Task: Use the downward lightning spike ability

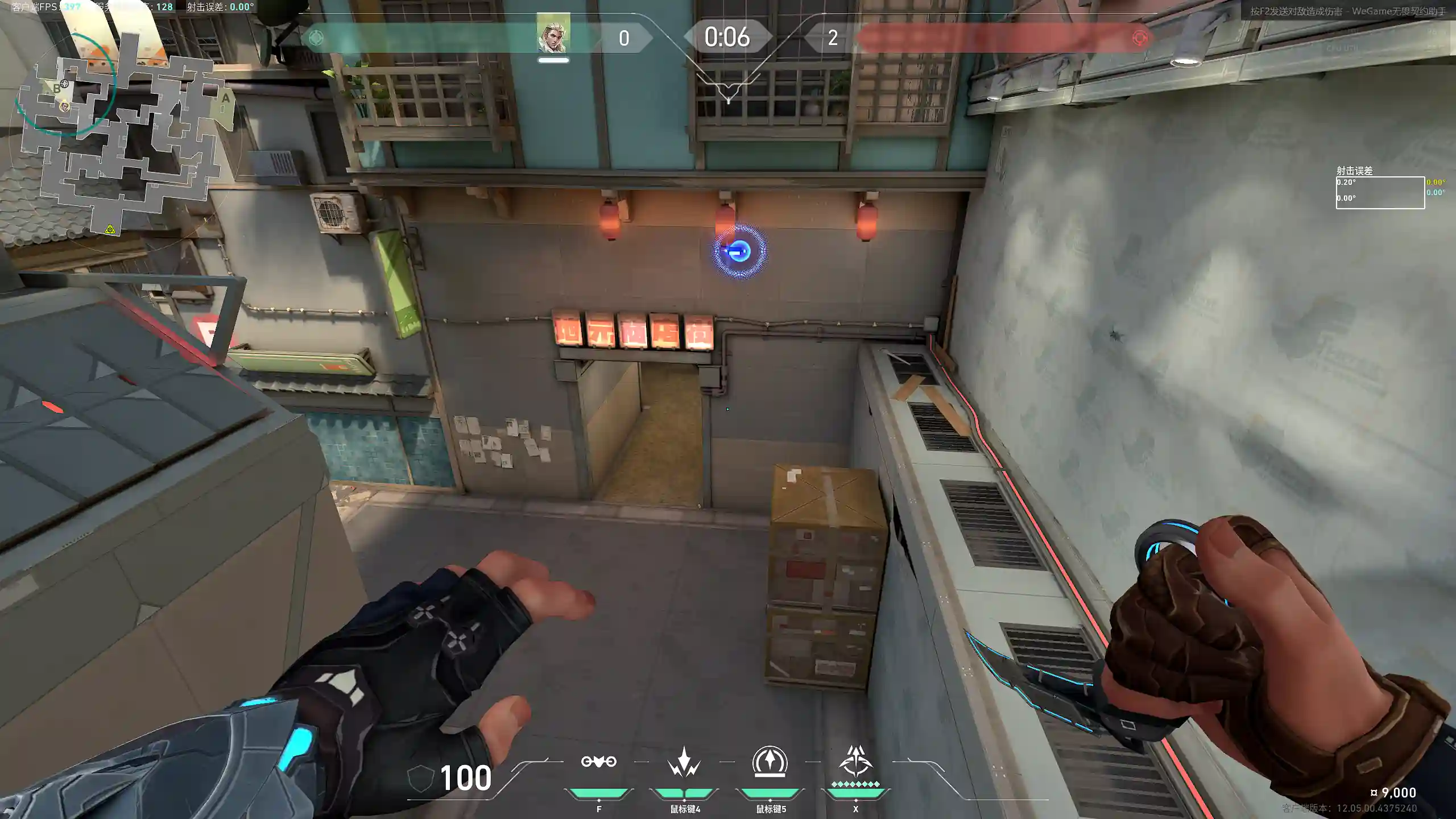Action: [684, 763]
